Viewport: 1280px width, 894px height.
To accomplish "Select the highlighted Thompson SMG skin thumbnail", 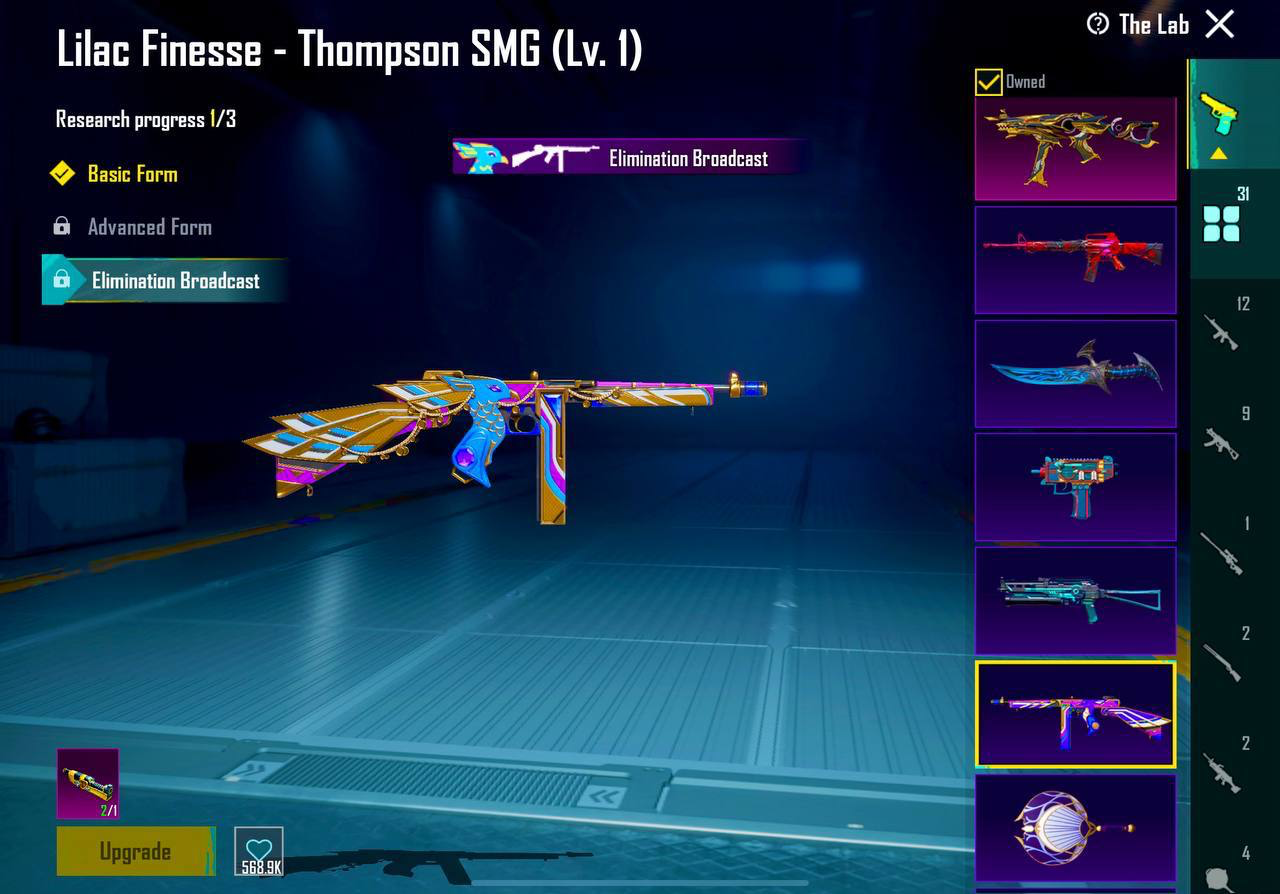I will pos(1075,714).
